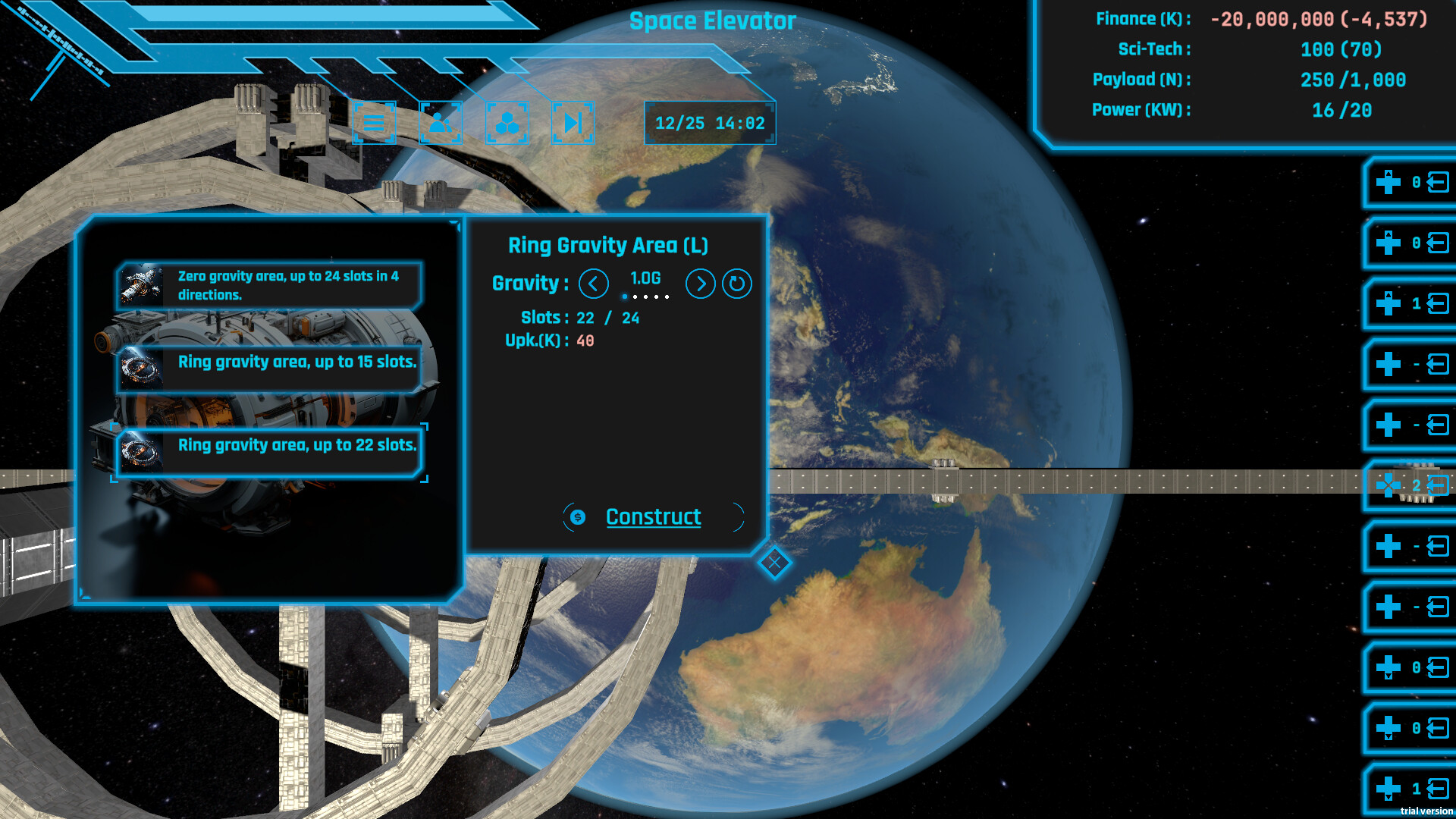
Task: Click the 12/25 14:02 time display
Action: 711,123
